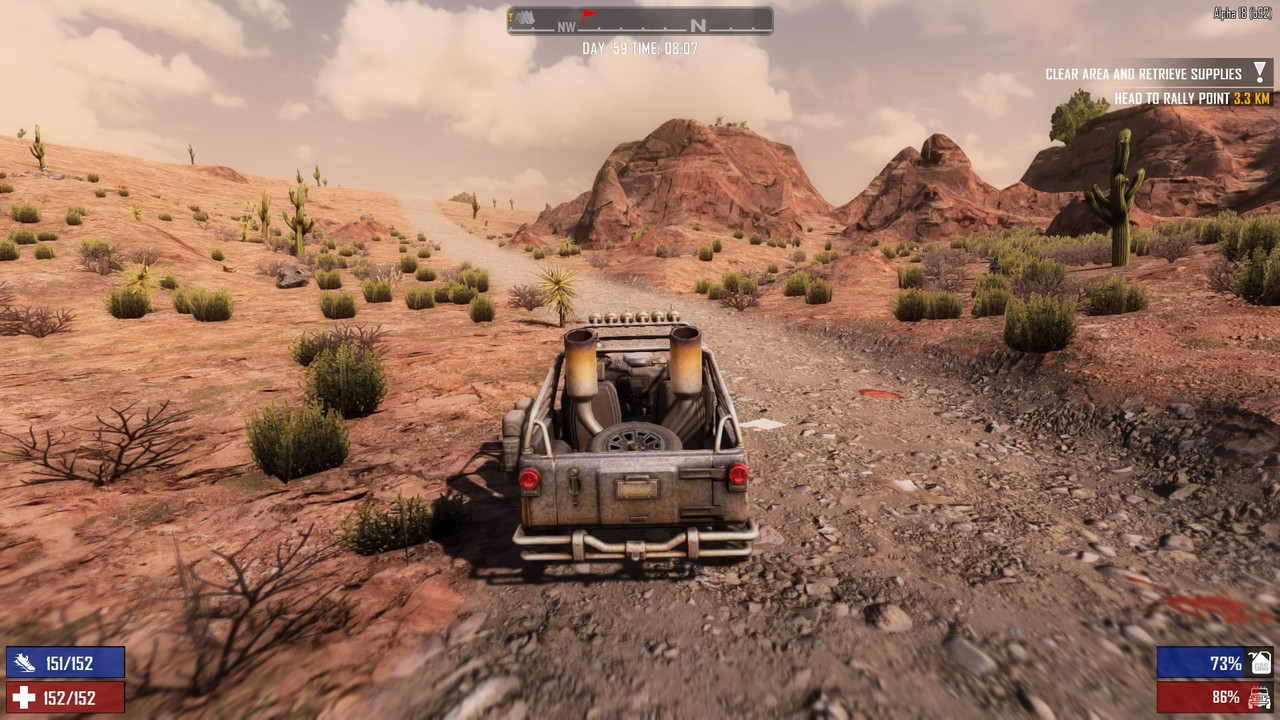Screen dimensions: 1280x720
Task: Select the compass bar
Action: [640, 21]
